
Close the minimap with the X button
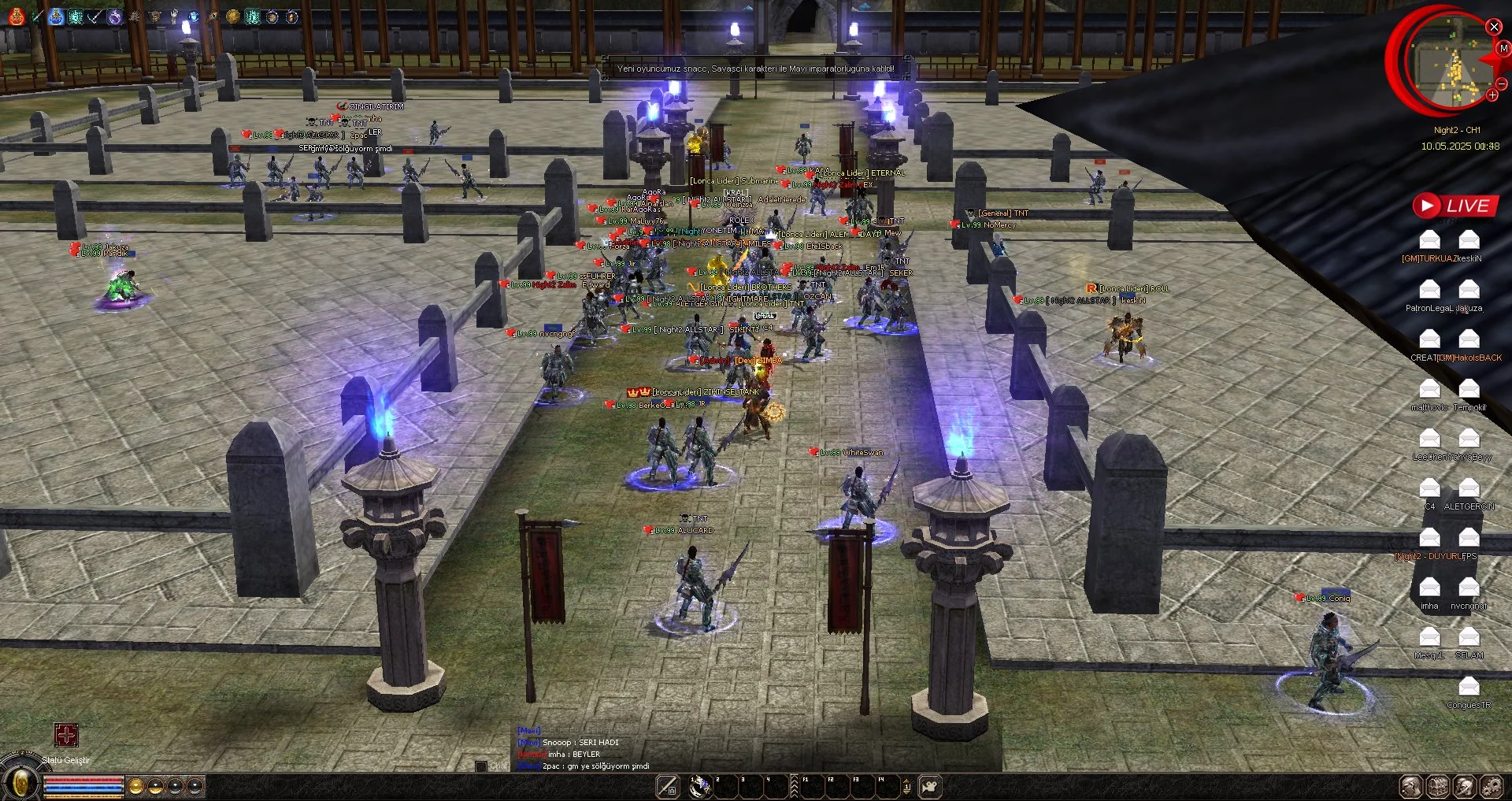pyautogui.click(x=1494, y=27)
